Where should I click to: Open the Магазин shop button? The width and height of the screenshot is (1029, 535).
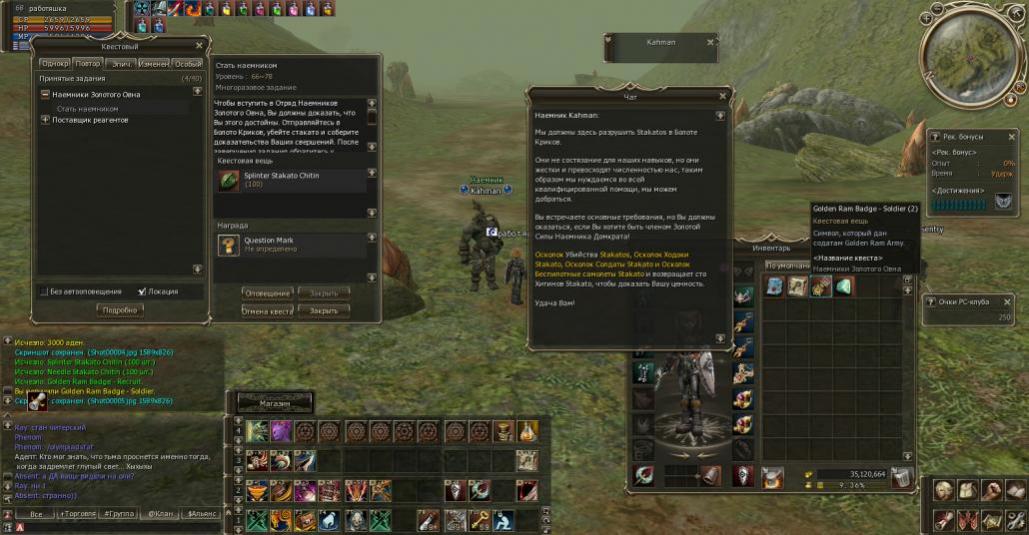[274, 403]
